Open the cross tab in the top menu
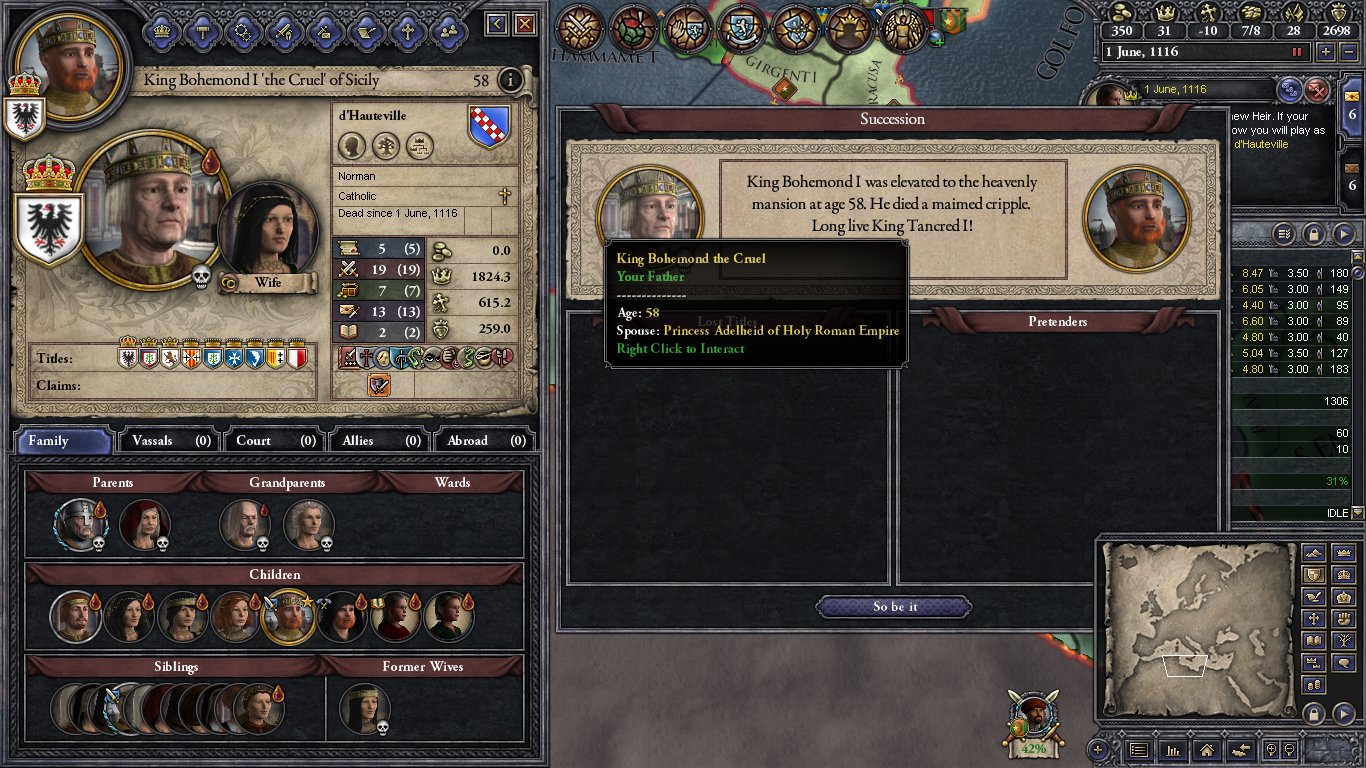The image size is (1366, 768). coord(406,31)
